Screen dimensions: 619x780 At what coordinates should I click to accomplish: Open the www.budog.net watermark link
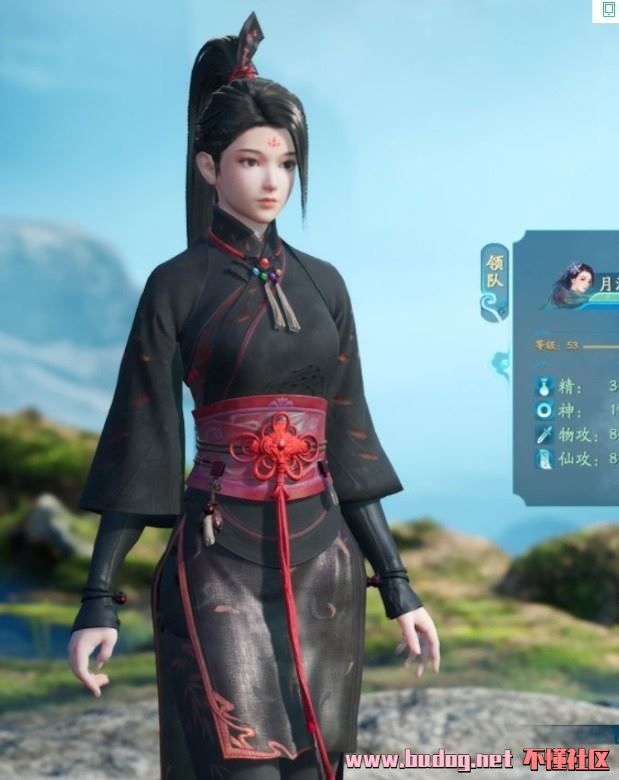coord(429,760)
